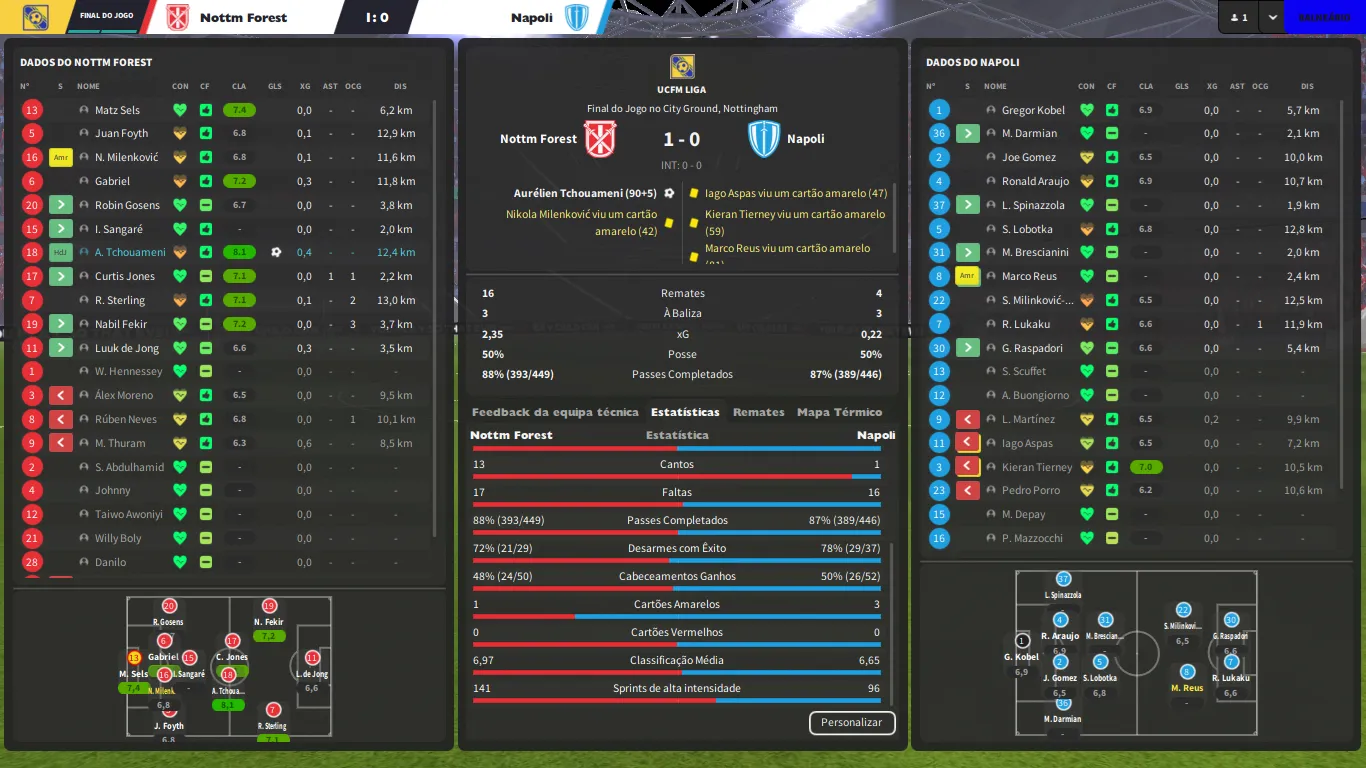Choose Kieran Tierney's row
Image resolution: width=1366 pixels, height=768 pixels.
click(1036, 467)
